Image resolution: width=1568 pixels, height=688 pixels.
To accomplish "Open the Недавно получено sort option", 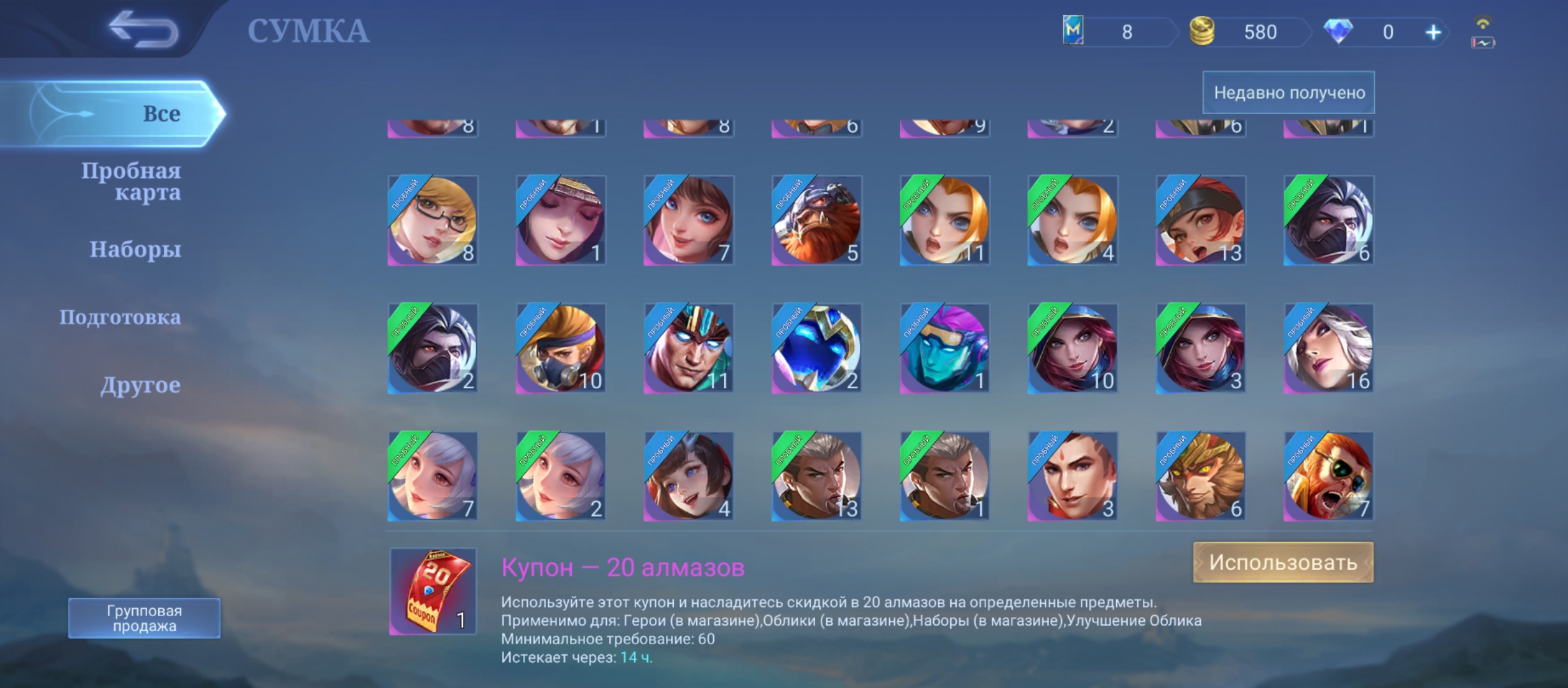I will (1288, 93).
